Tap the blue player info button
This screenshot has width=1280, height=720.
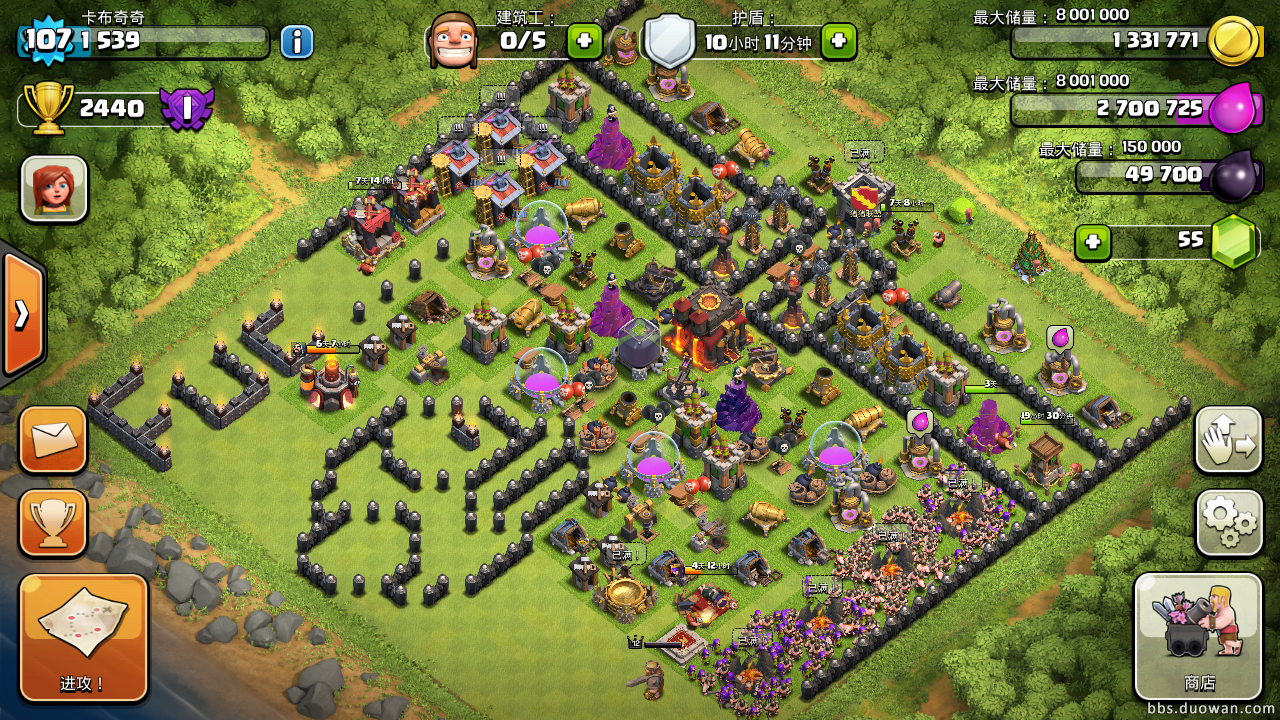point(297,42)
